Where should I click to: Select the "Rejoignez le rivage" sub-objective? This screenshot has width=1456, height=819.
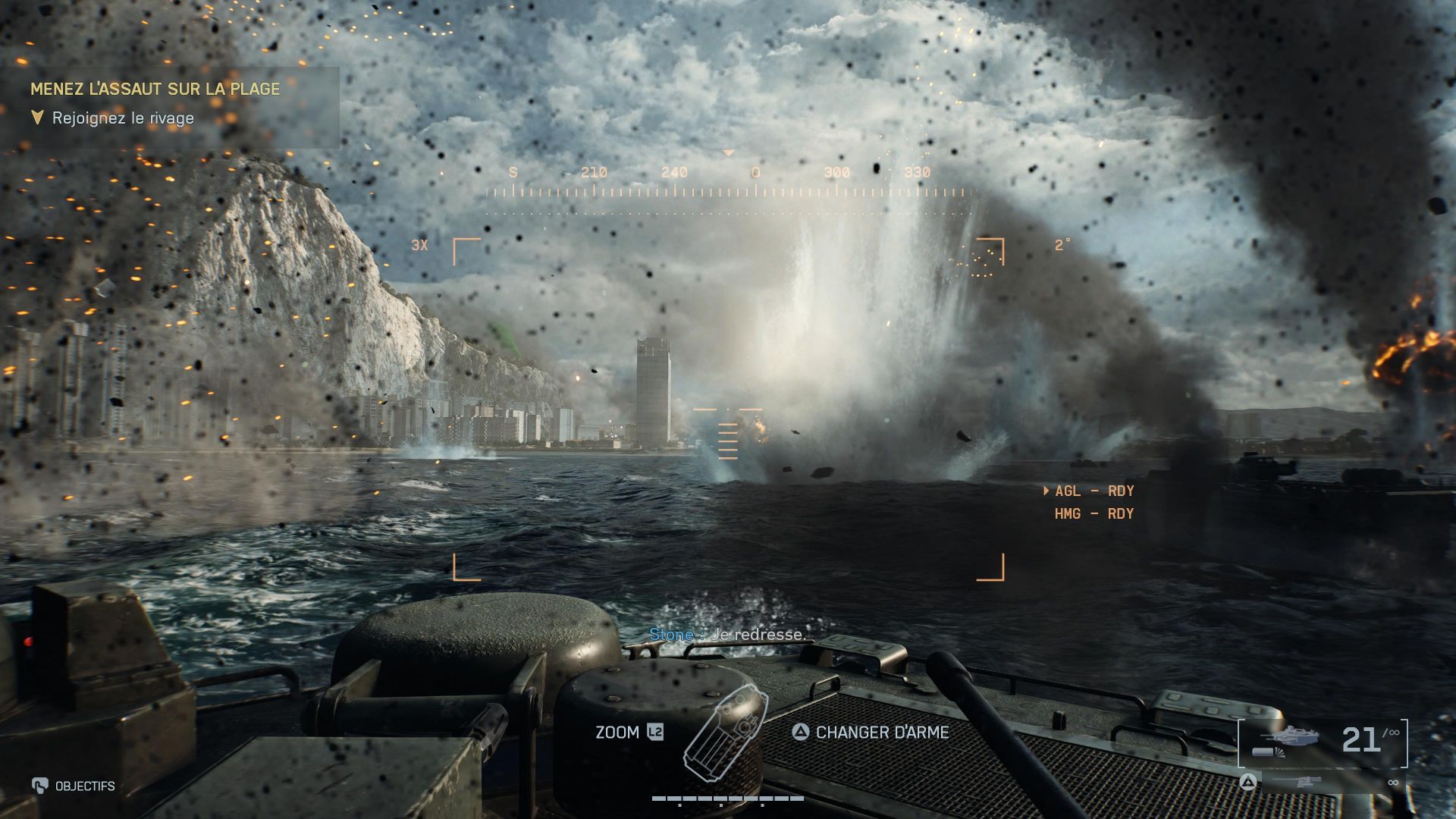pos(123,118)
